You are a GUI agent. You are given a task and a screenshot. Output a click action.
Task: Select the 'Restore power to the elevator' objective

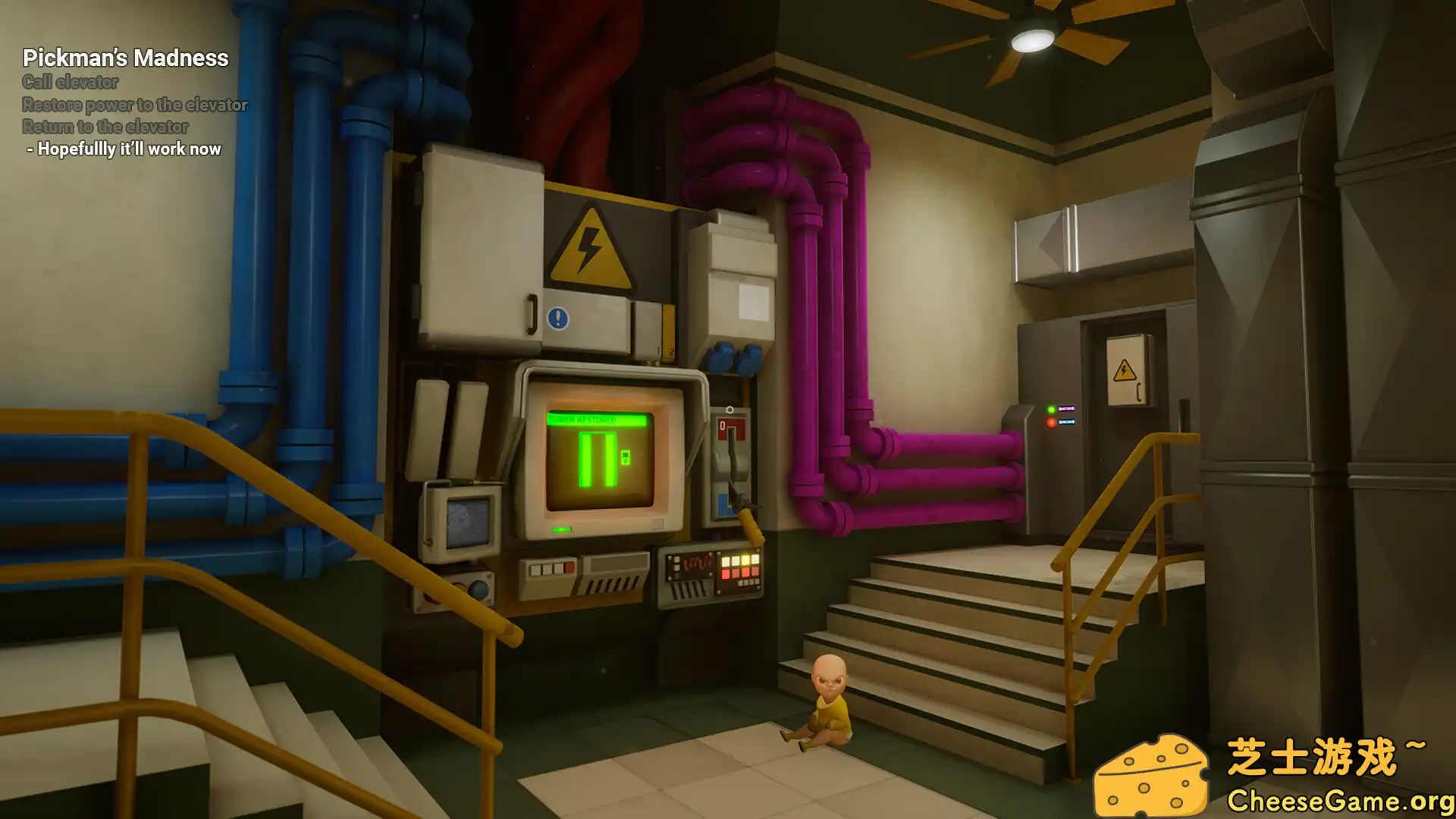[x=135, y=105]
